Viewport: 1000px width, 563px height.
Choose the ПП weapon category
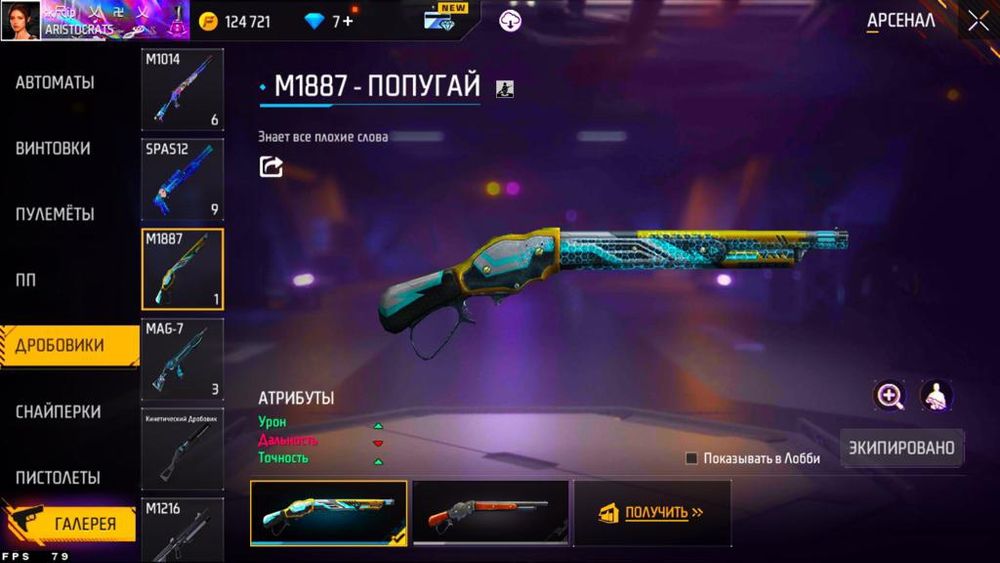pyautogui.click(x=26, y=281)
